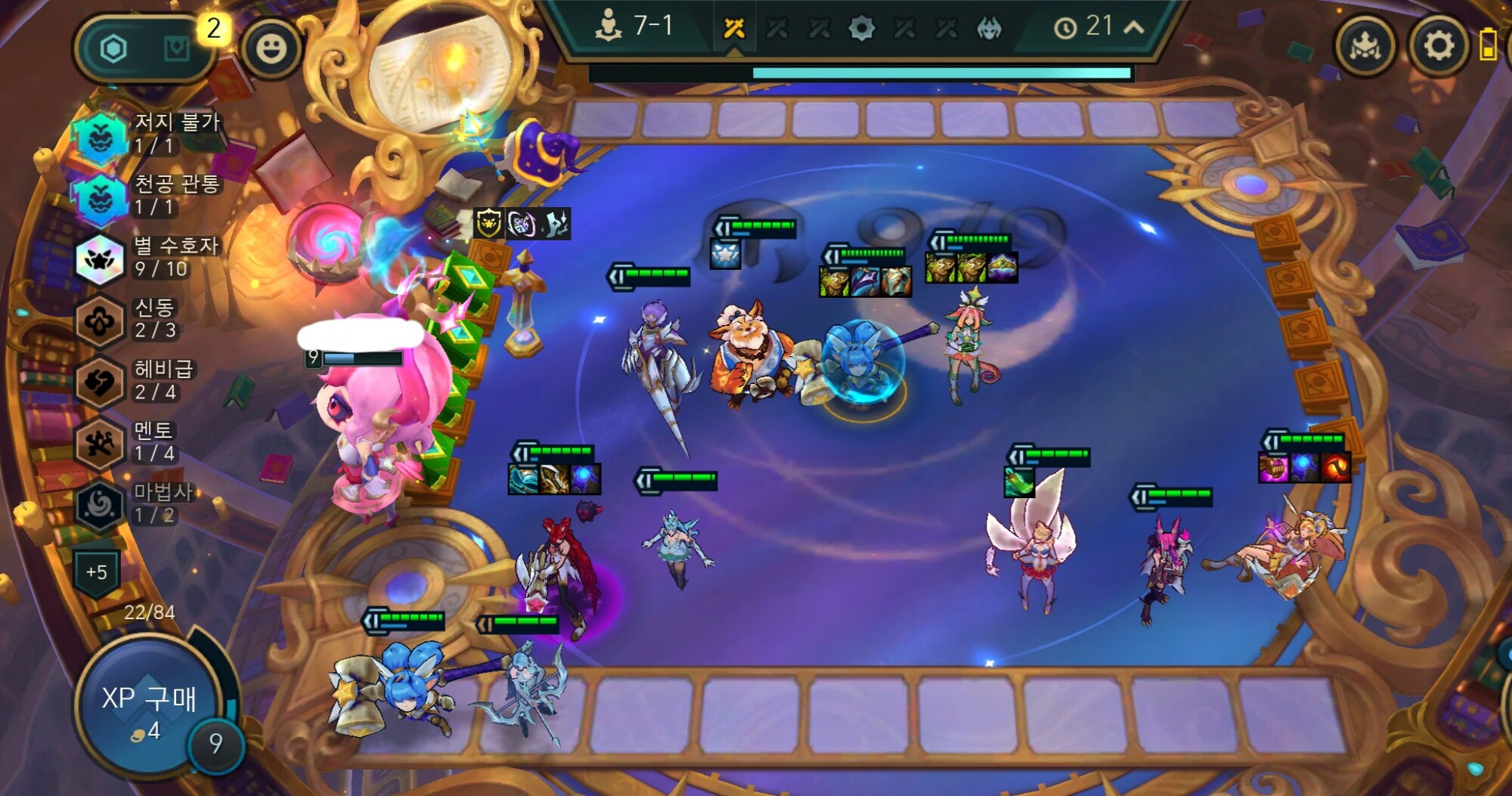This screenshot has width=1512, height=796.
Task: Select the crossed-swords current round marker
Action: click(x=734, y=29)
